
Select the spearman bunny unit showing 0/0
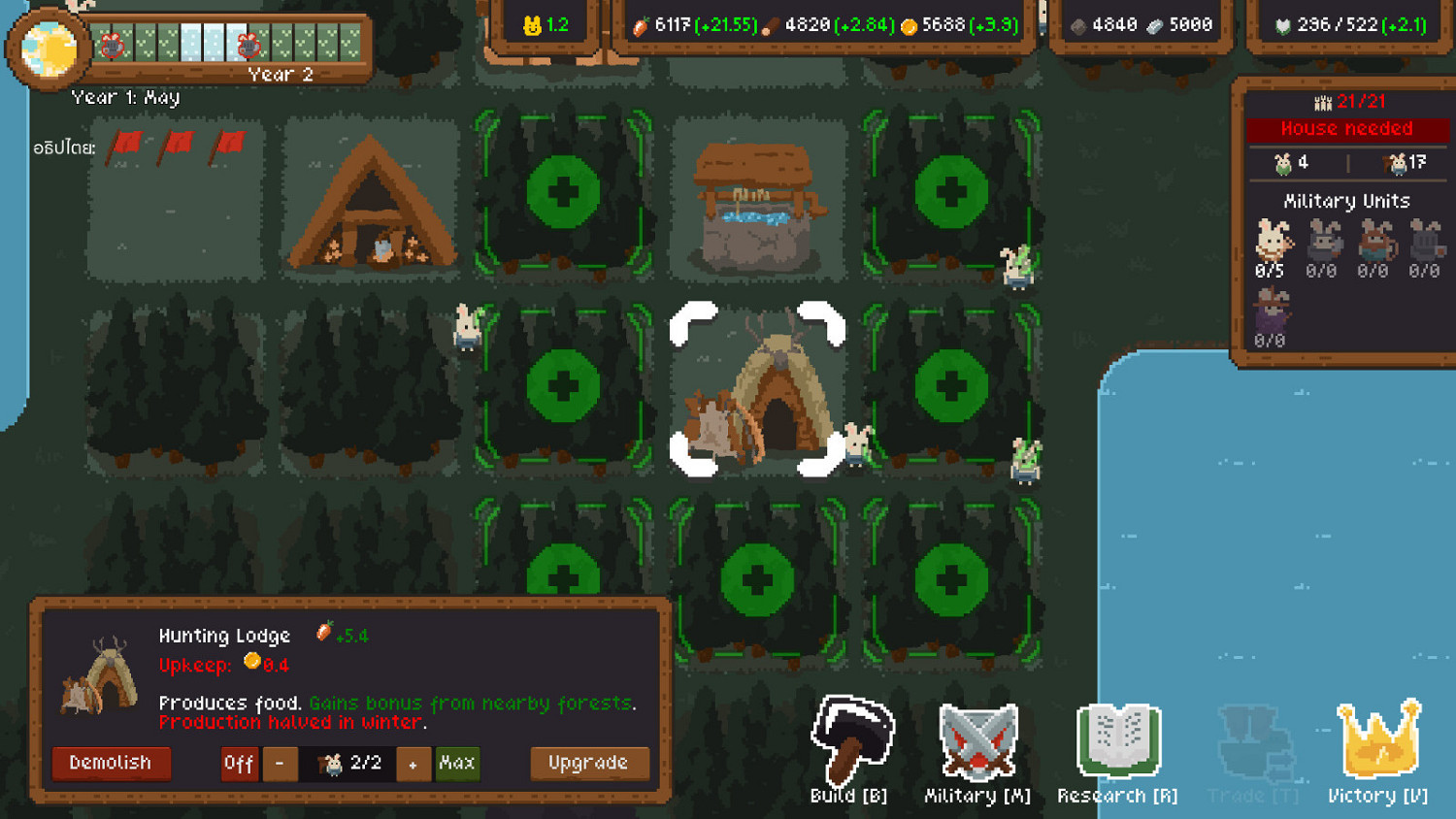point(1326,241)
